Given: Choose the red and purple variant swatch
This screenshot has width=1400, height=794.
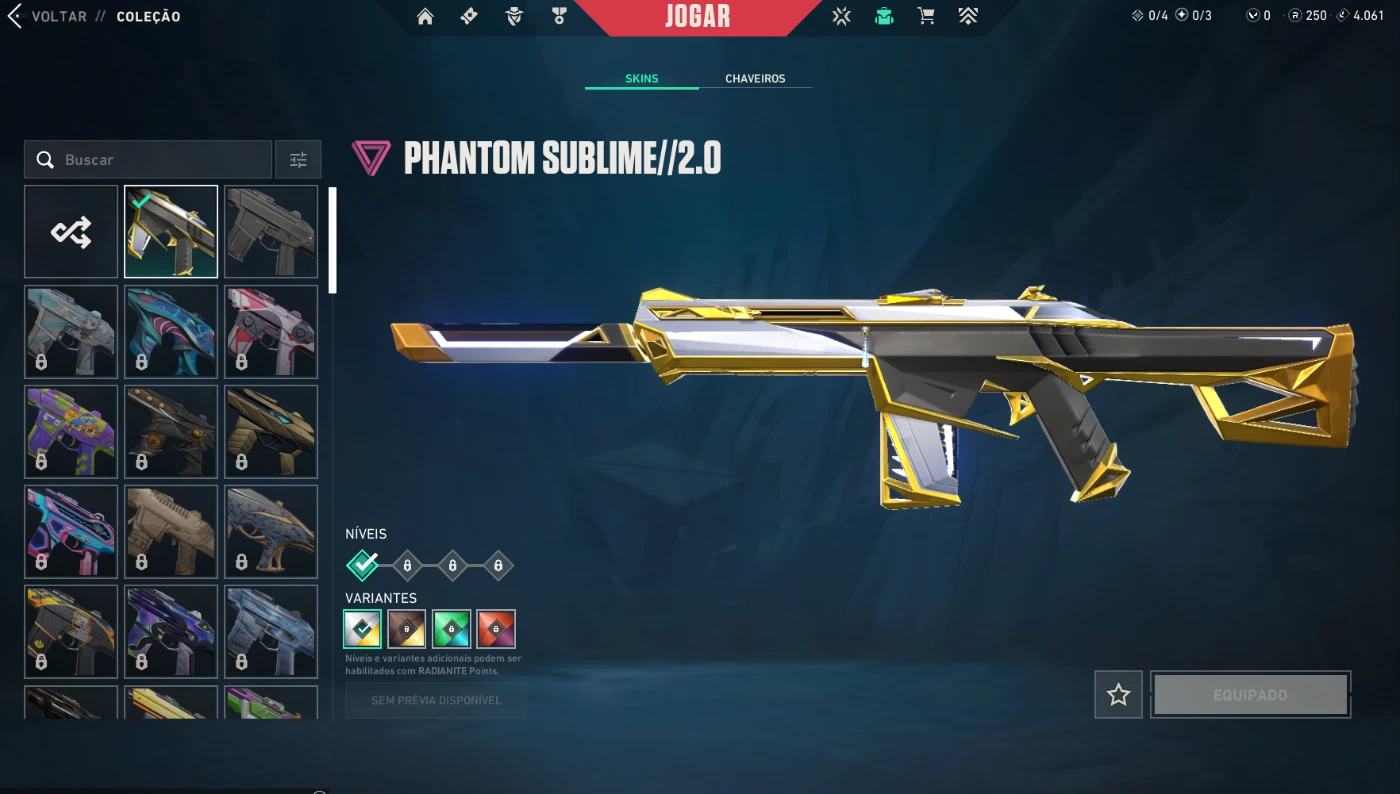Looking at the screenshot, I should pyautogui.click(x=496, y=629).
